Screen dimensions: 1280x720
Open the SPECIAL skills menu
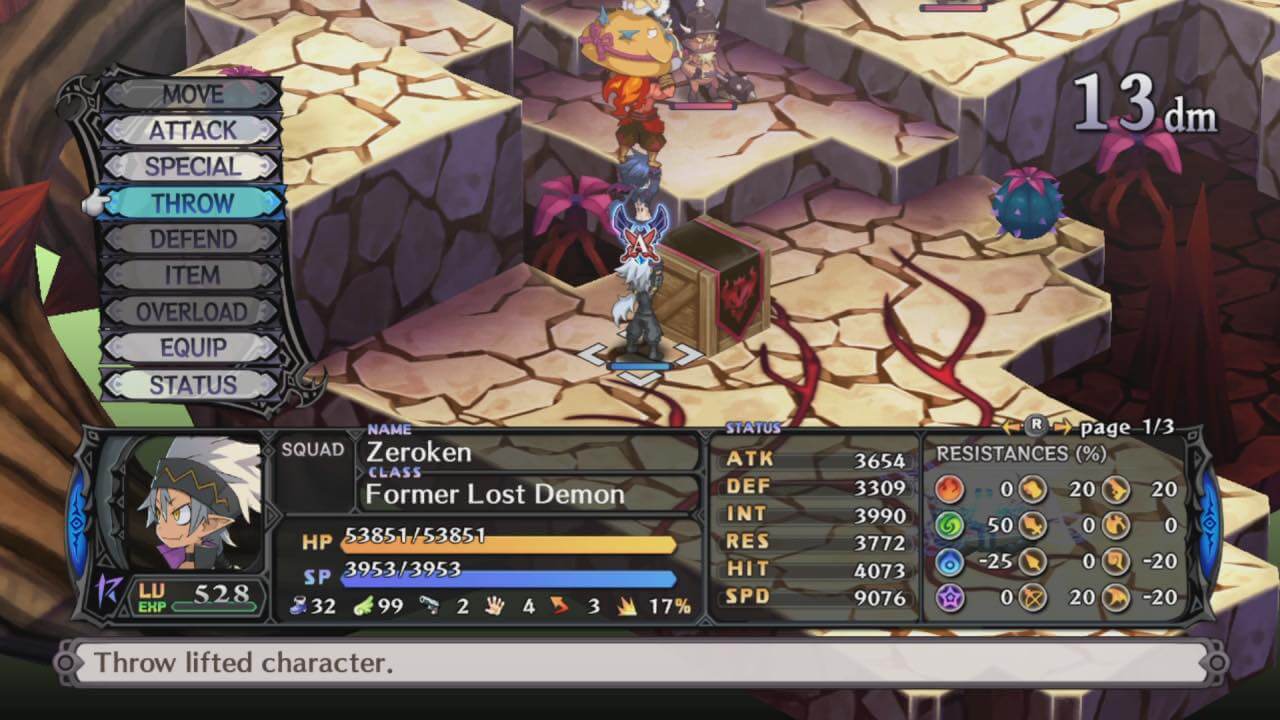click(x=192, y=167)
